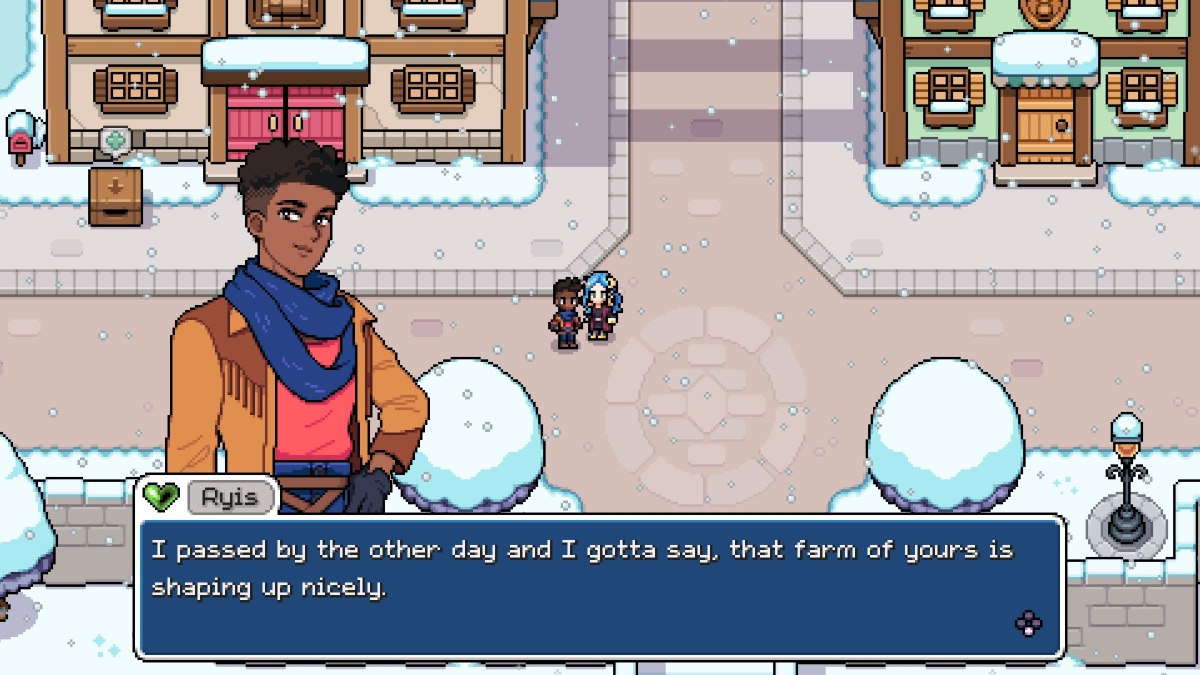
Task: Advance dialogue with the flower continue icon
Action: point(1028,624)
